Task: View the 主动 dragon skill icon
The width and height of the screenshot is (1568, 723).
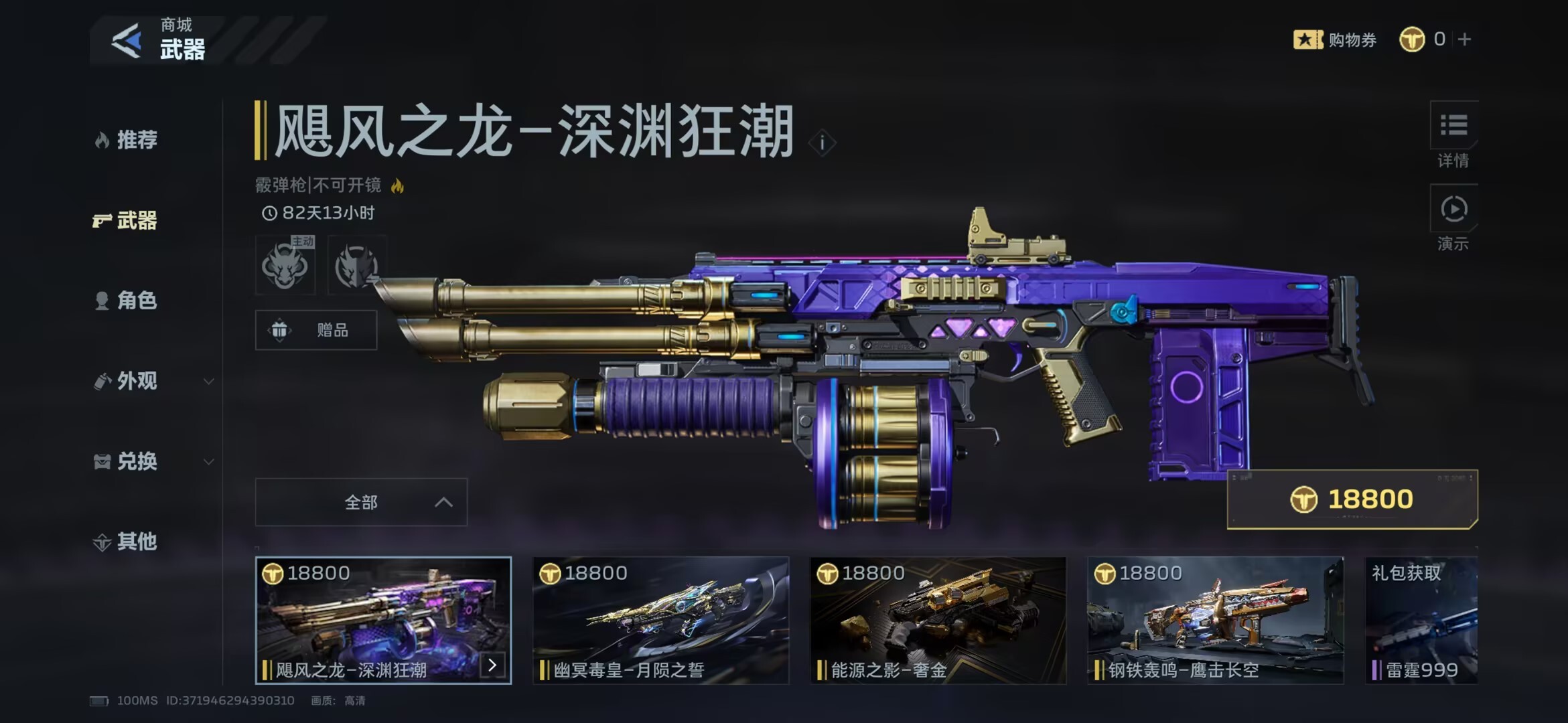Action: (285, 266)
